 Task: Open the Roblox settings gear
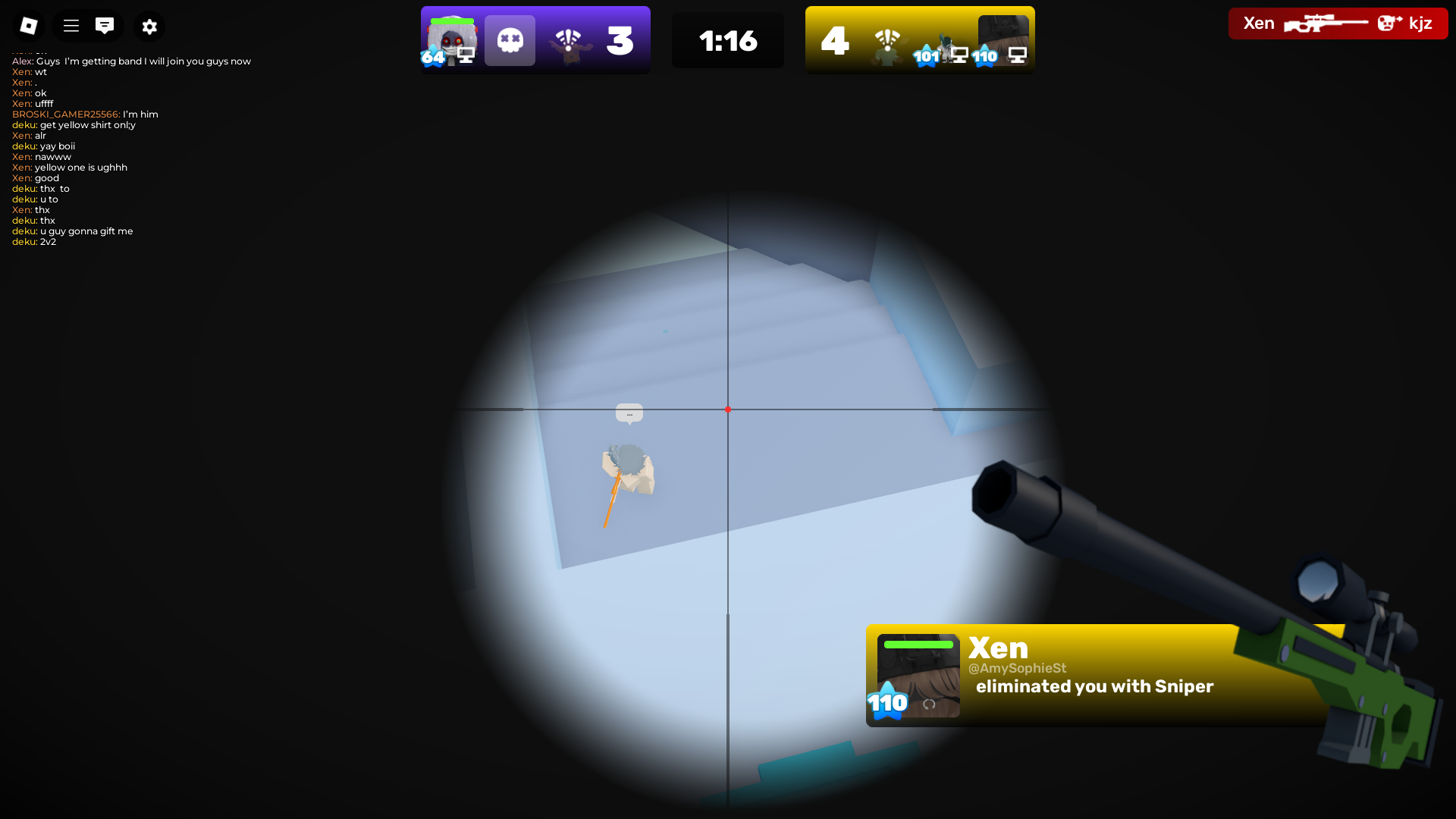pos(149,26)
